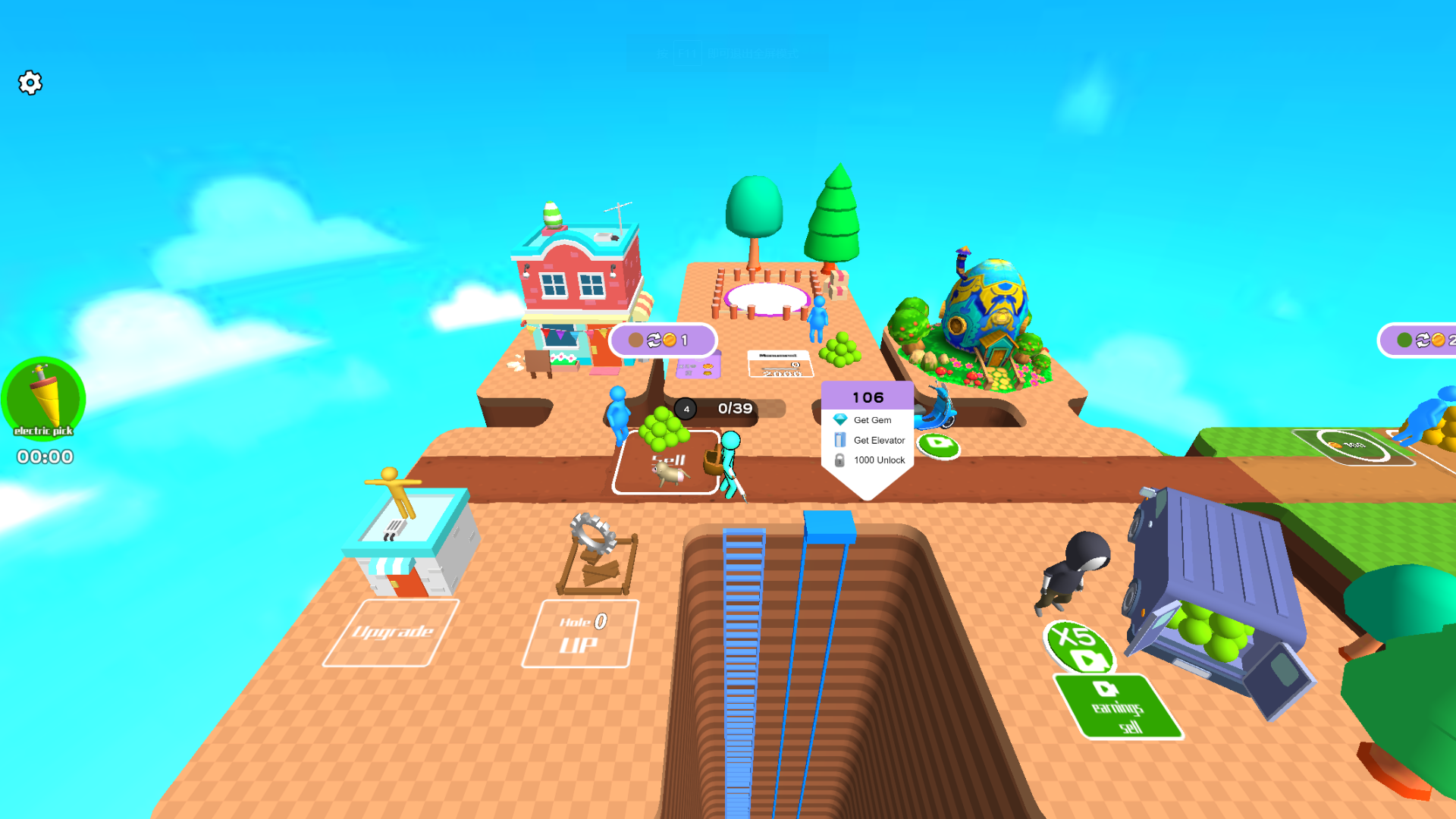This screenshot has width=1456, height=819.
Task: Toggle the dirt-to-coin exchange arrows
Action: point(653,340)
